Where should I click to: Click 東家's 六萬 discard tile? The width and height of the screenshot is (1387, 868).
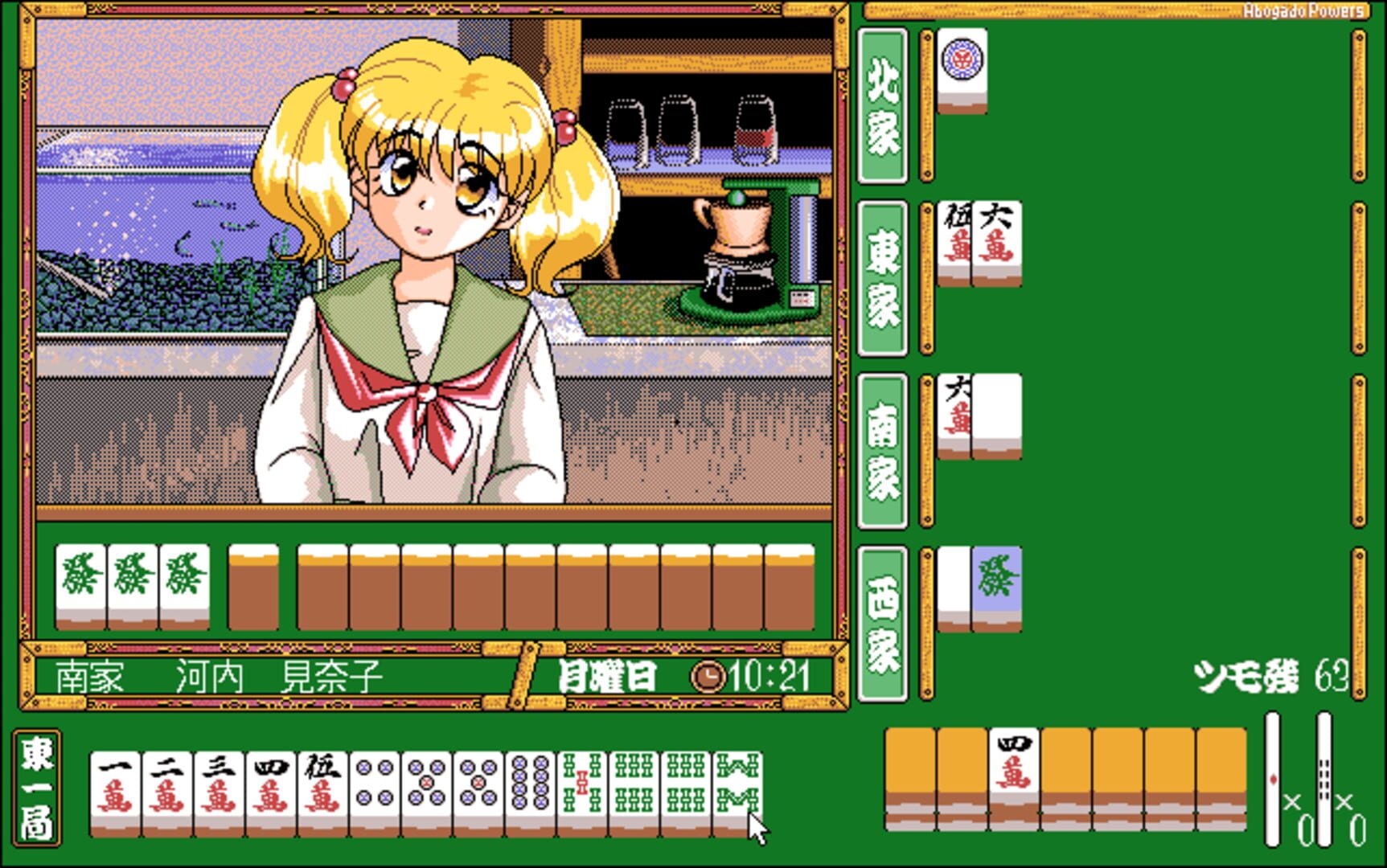[x=997, y=241]
